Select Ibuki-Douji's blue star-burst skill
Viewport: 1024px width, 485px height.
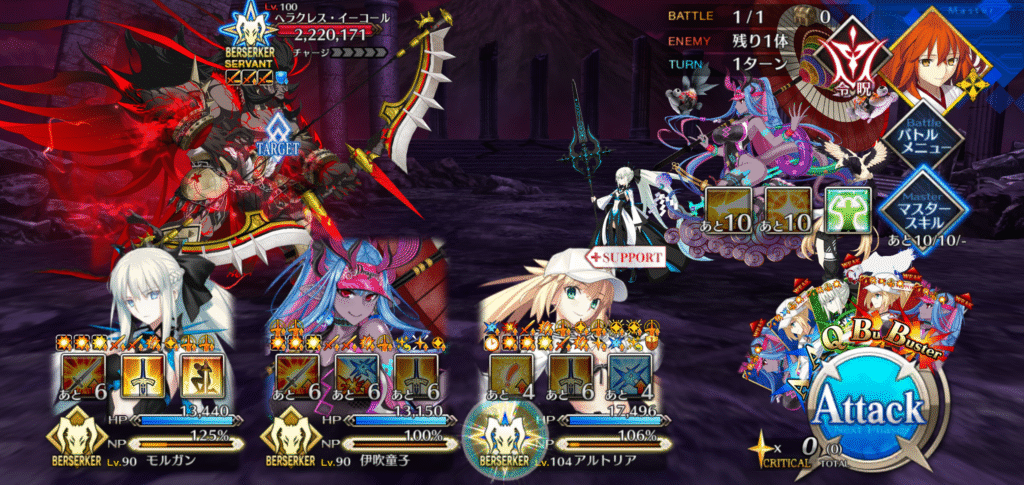tap(354, 377)
